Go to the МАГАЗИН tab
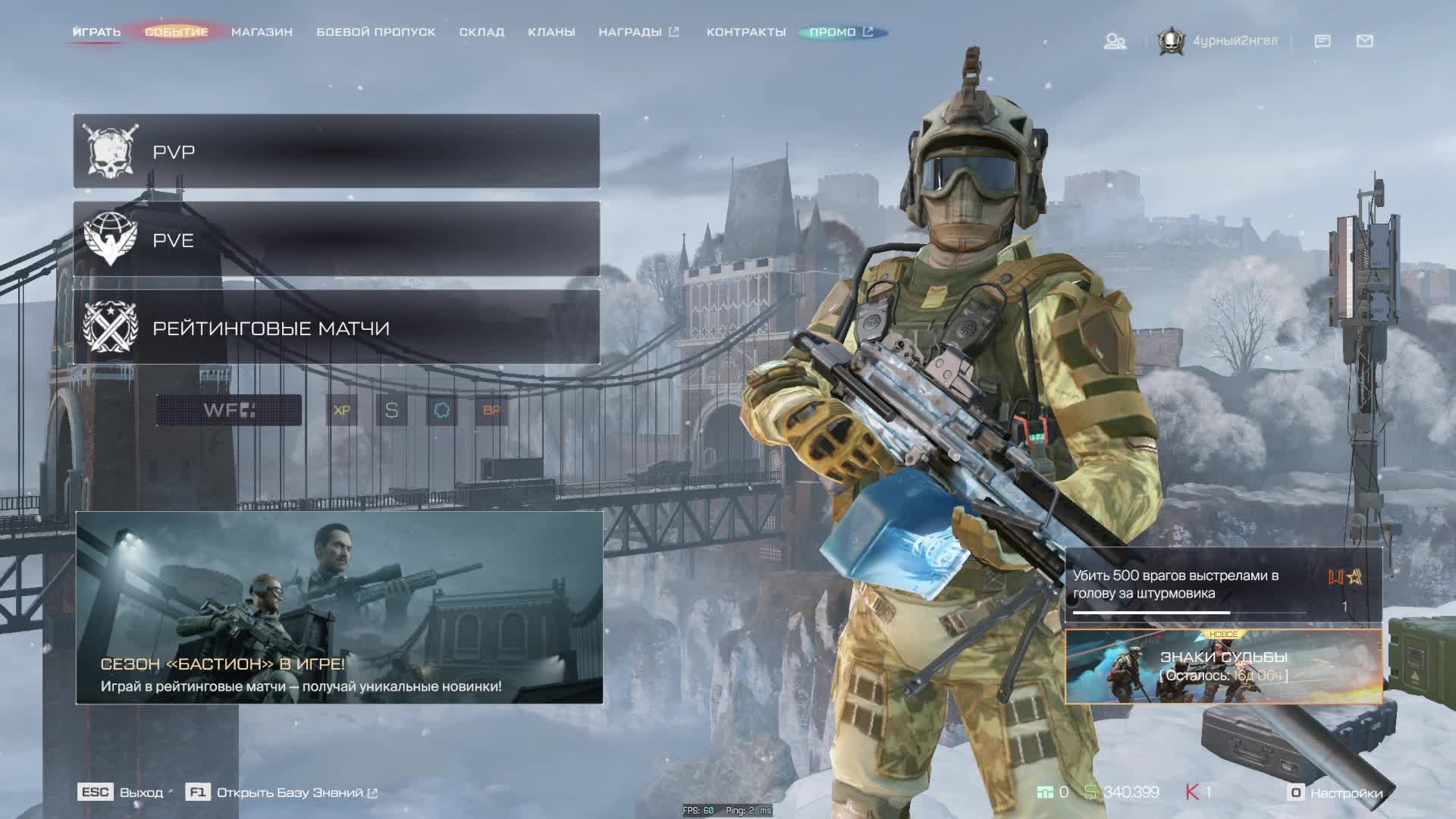This screenshot has width=1456, height=819. (x=262, y=32)
